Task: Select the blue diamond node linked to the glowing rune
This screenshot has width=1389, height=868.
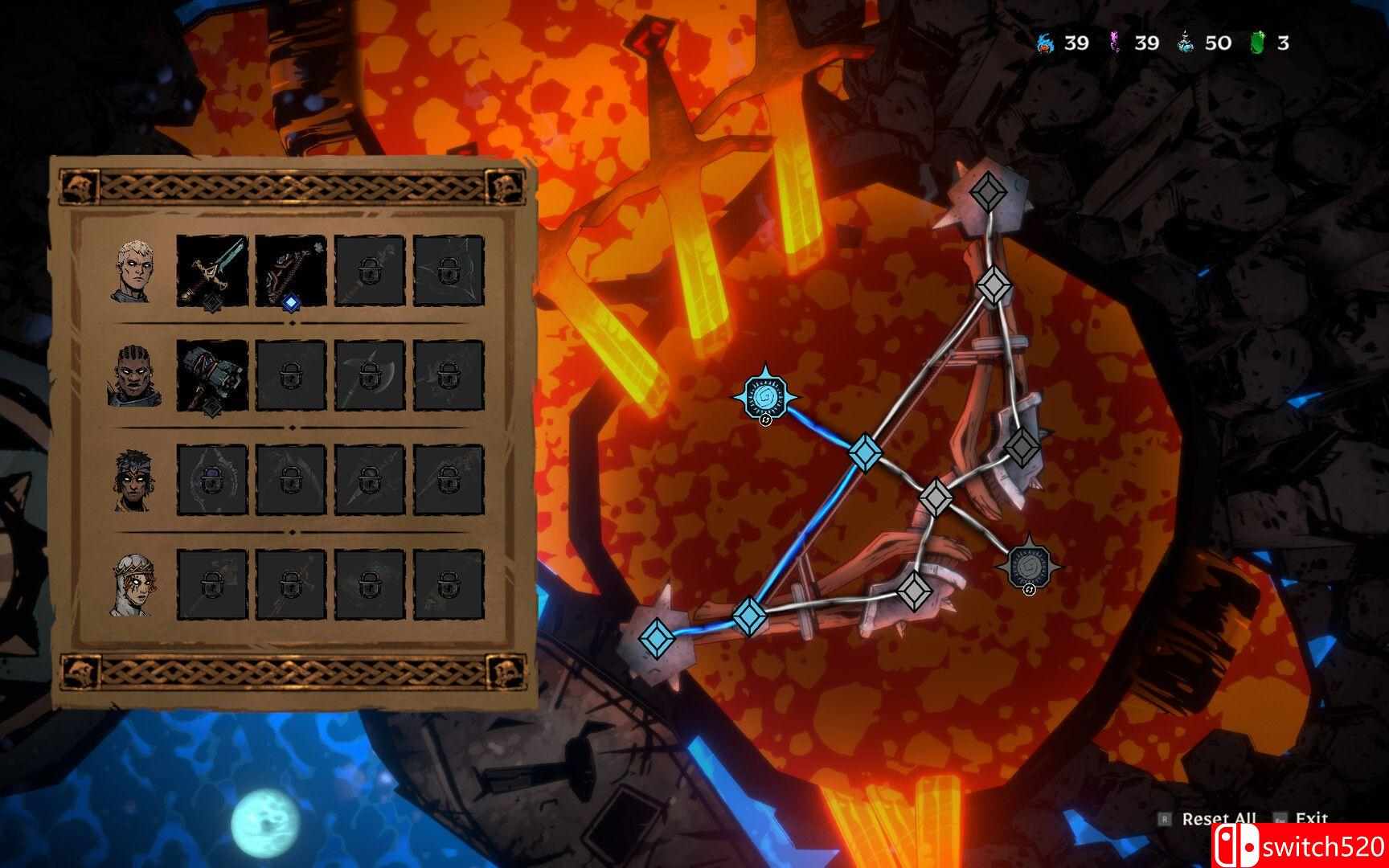Action: [864, 452]
